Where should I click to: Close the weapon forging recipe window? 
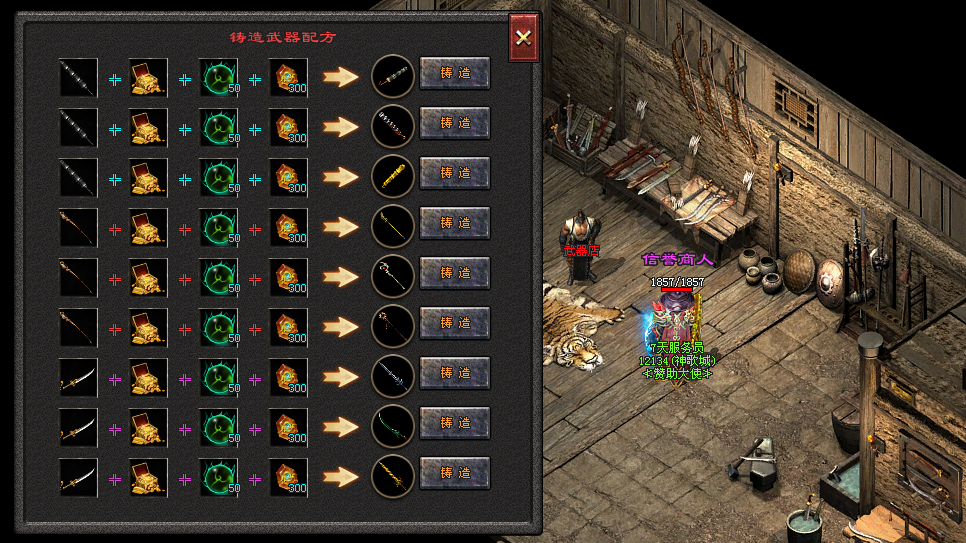523,38
